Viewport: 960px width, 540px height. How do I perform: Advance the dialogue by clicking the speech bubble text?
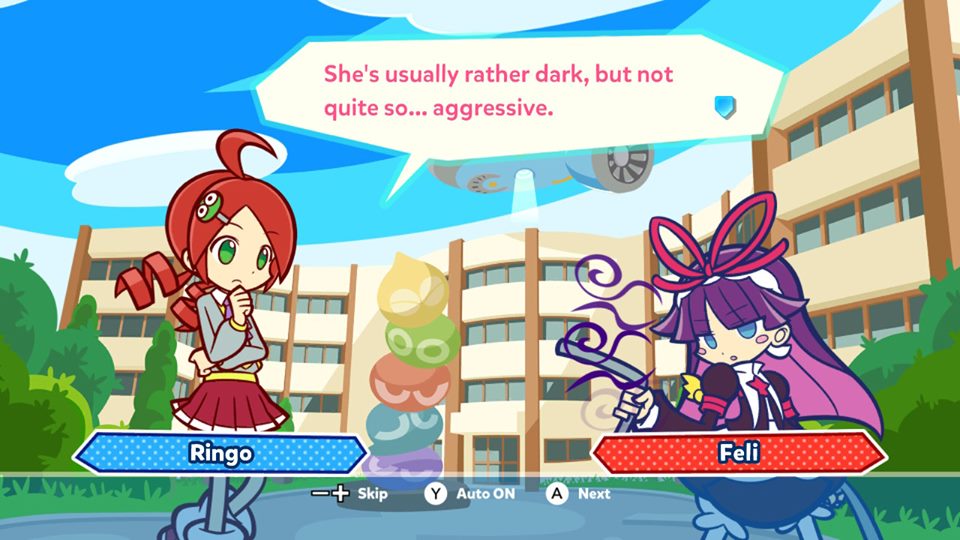[496, 91]
